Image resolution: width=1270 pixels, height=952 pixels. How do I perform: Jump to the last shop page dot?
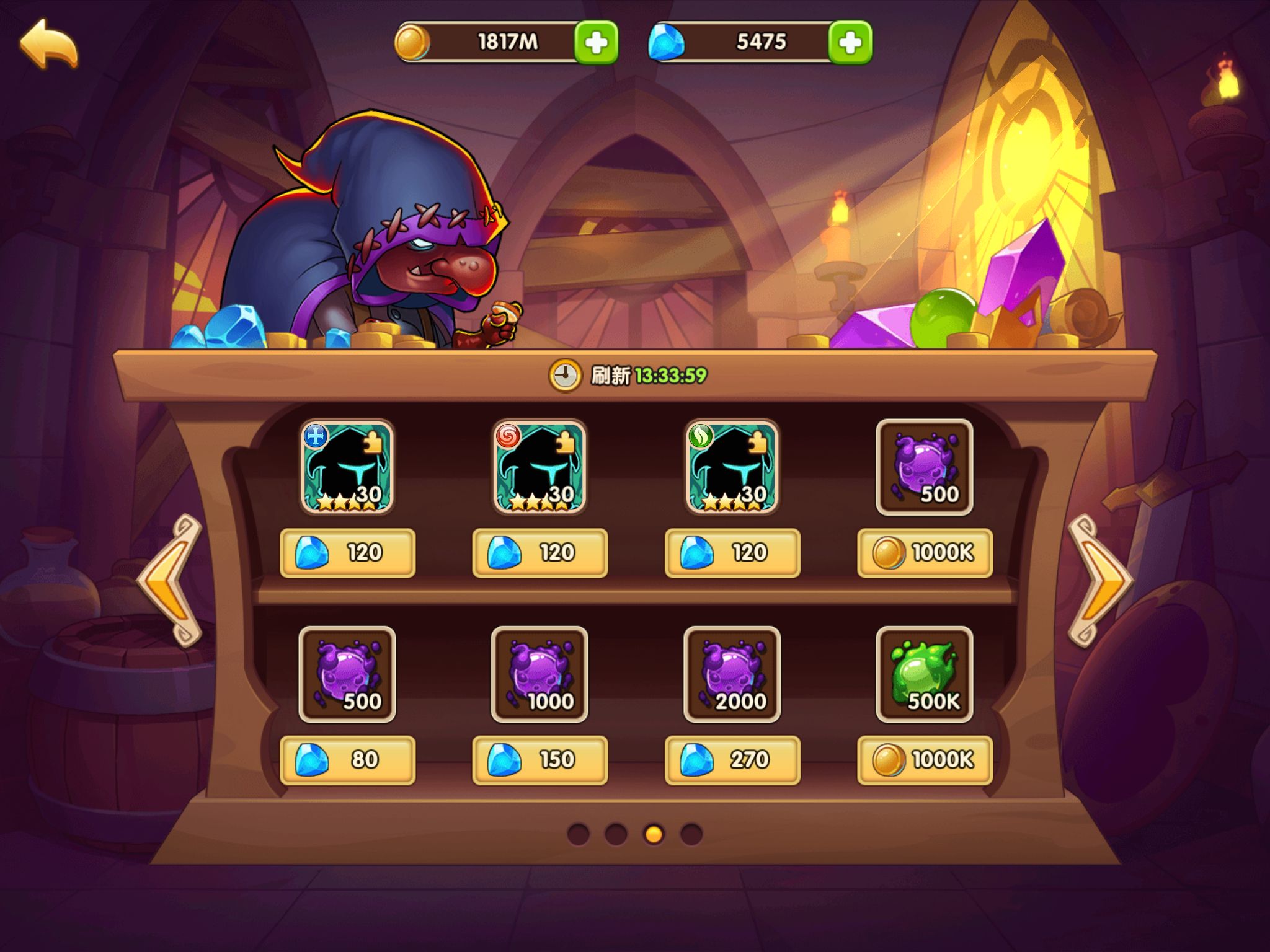pos(691,834)
